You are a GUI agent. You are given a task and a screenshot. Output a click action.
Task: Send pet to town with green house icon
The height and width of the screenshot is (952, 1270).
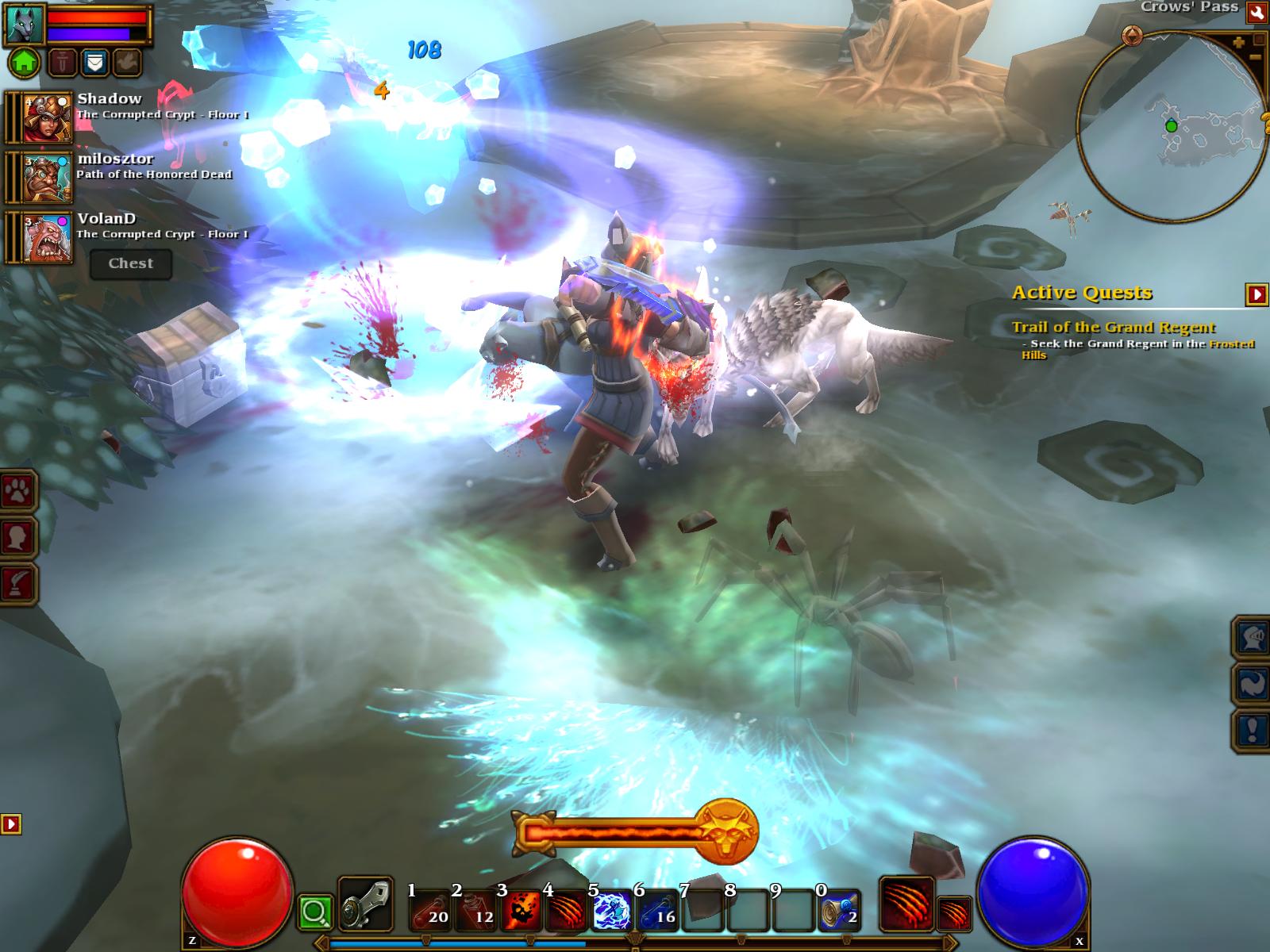tap(25, 62)
